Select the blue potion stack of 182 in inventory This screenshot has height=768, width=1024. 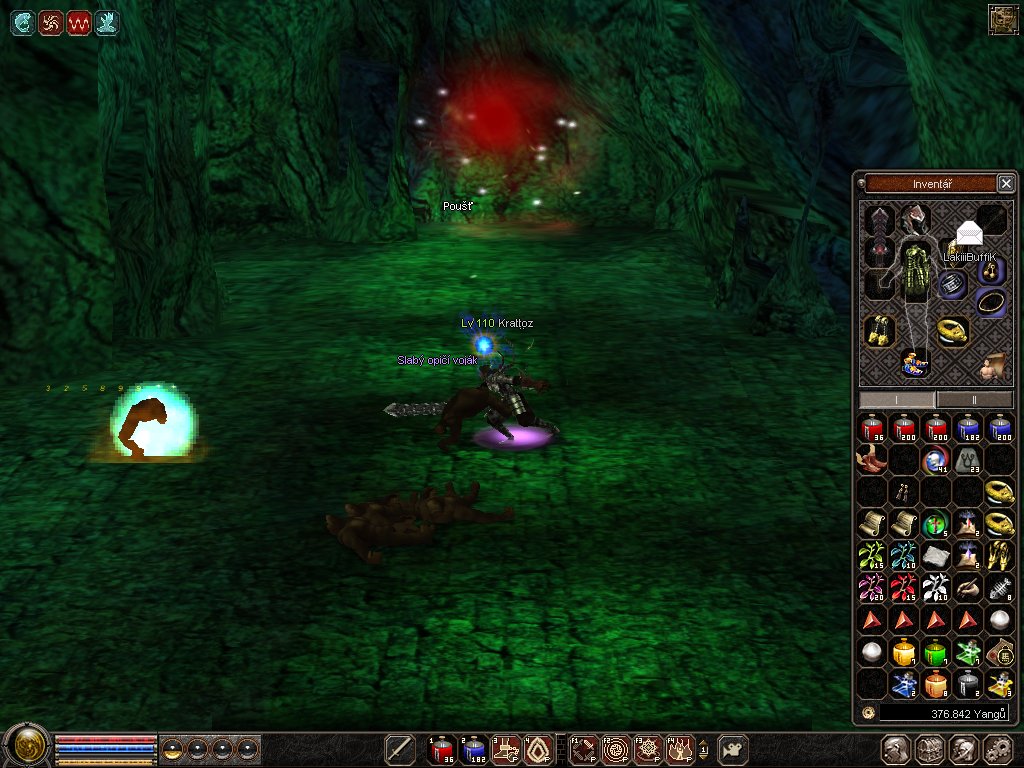(968, 429)
